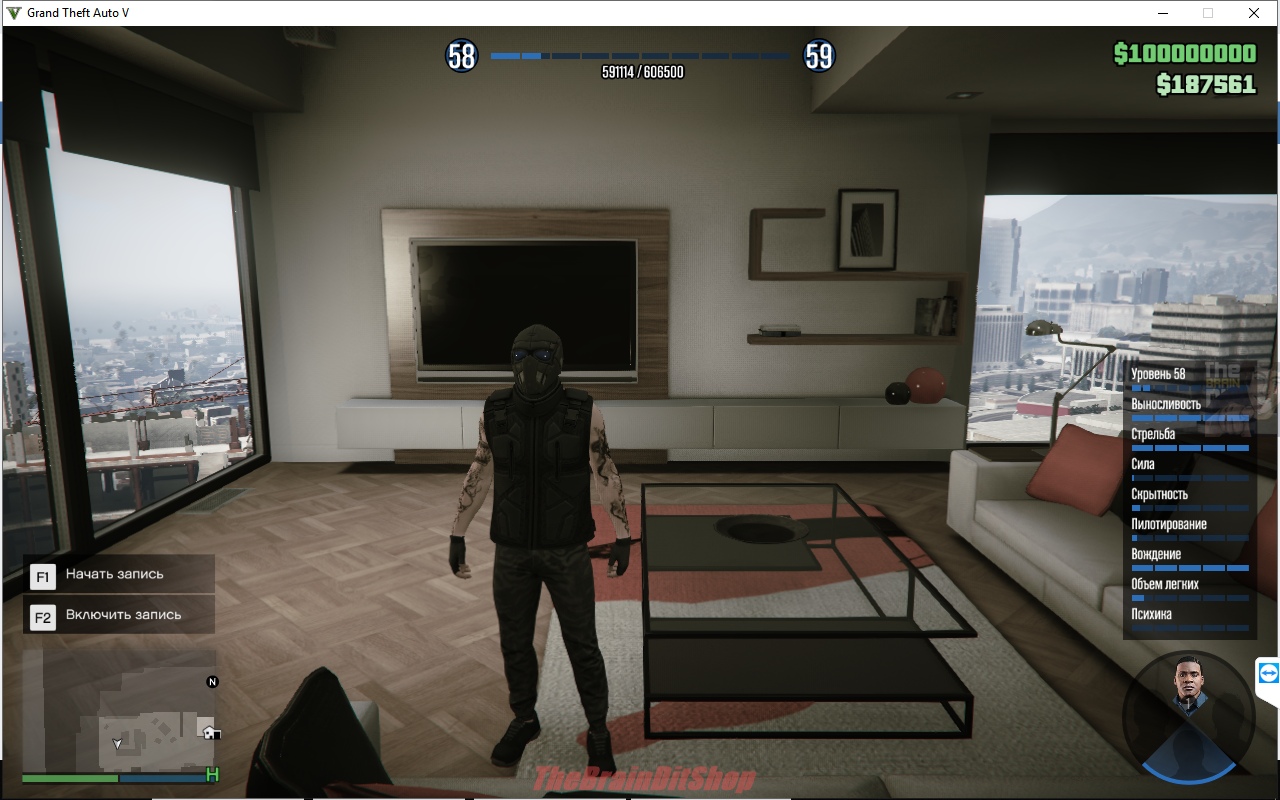1280x800 pixels.
Task: Minimize the game window
Action: (1163, 13)
